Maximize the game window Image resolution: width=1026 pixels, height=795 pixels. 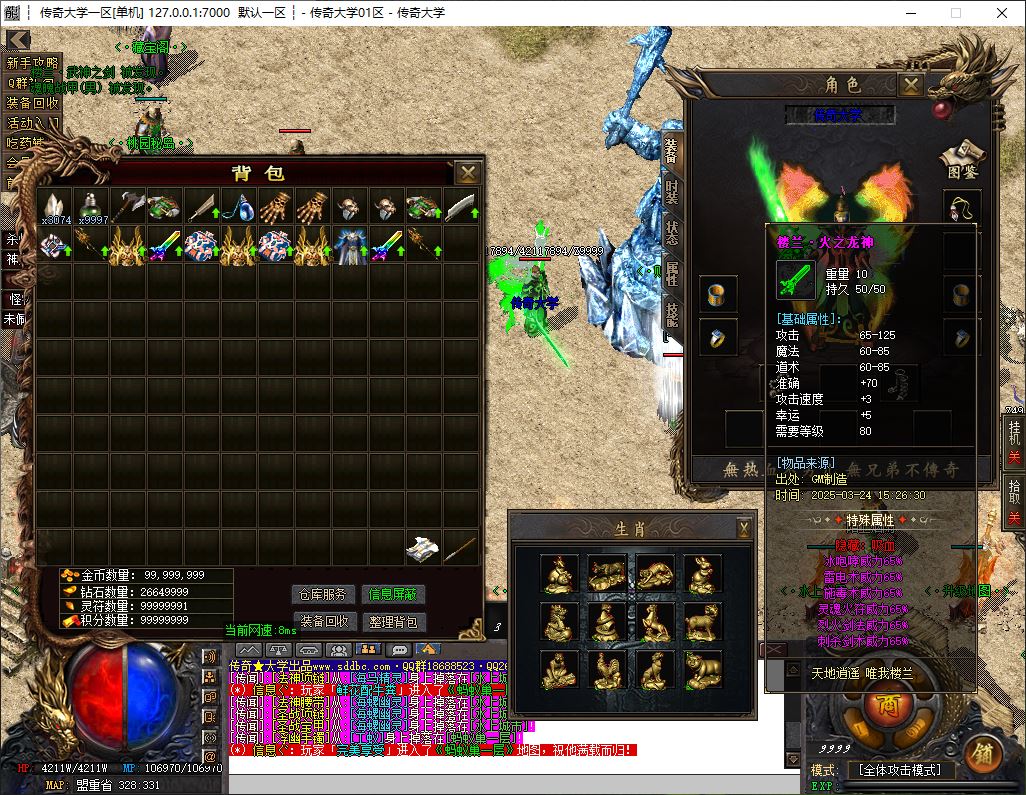[955, 13]
